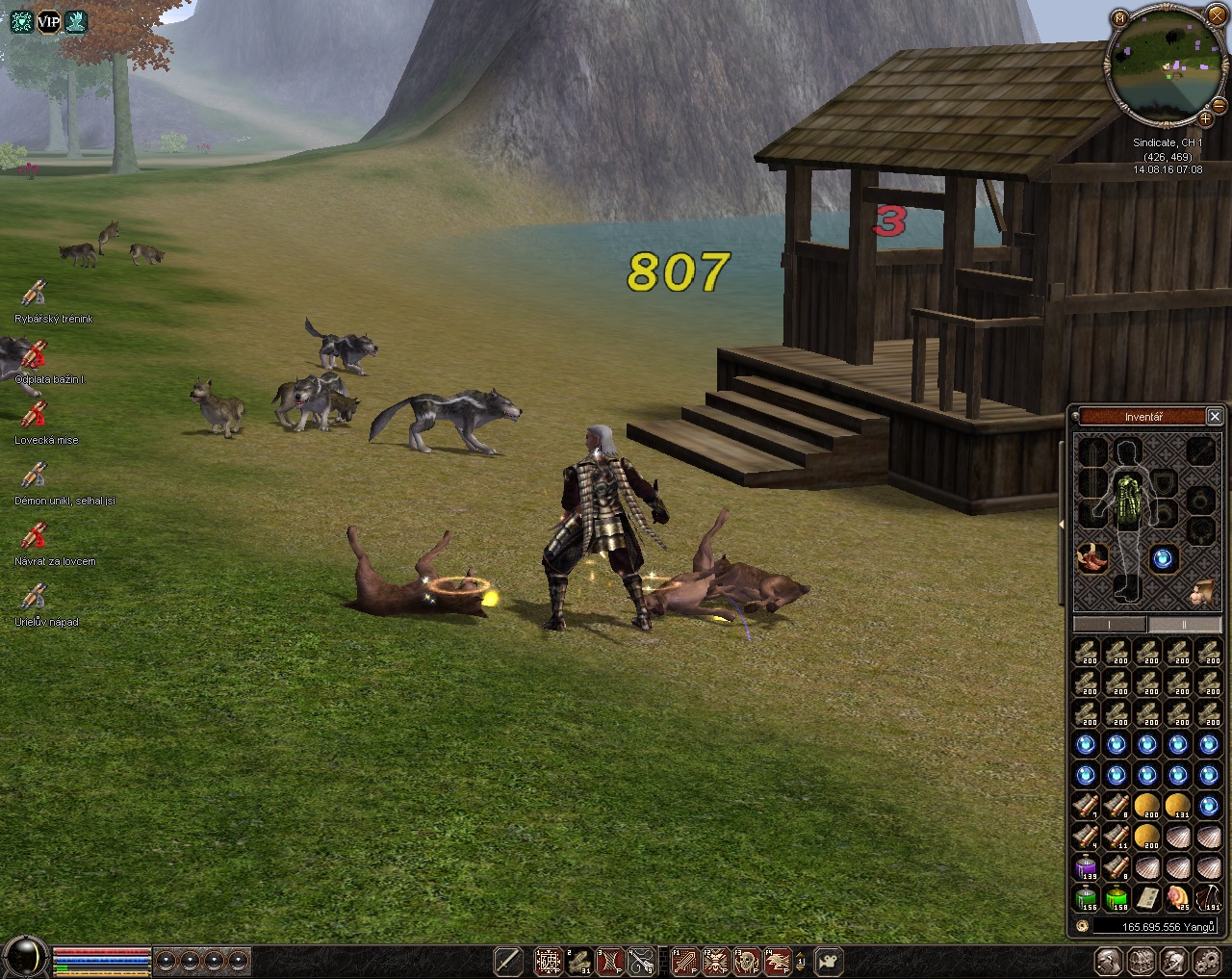Open the Rybářský trénink quest scroll
Viewport: 1232px width, 979px height.
pos(35,294)
